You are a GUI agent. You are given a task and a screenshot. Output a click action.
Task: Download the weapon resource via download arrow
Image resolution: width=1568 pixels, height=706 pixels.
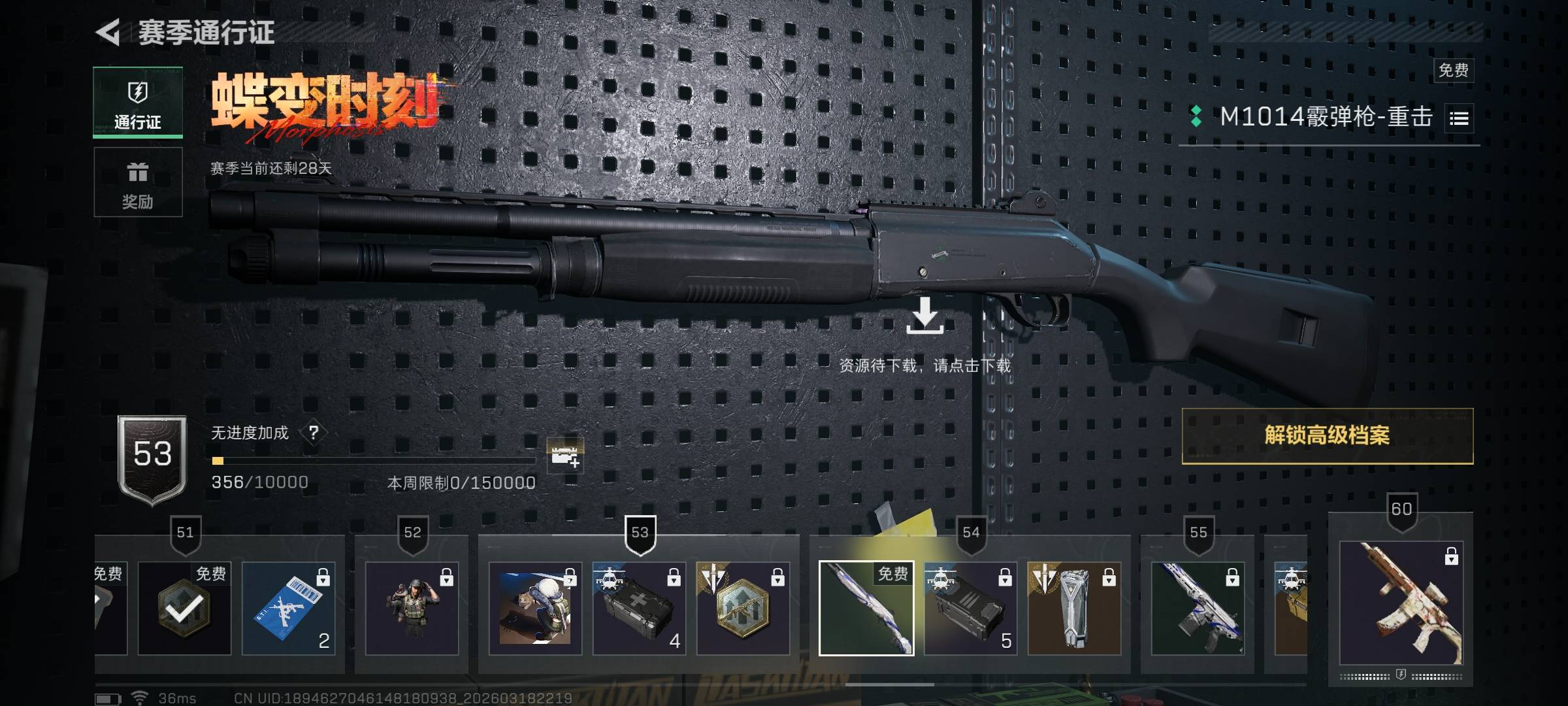pyautogui.click(x=924, y=316)
